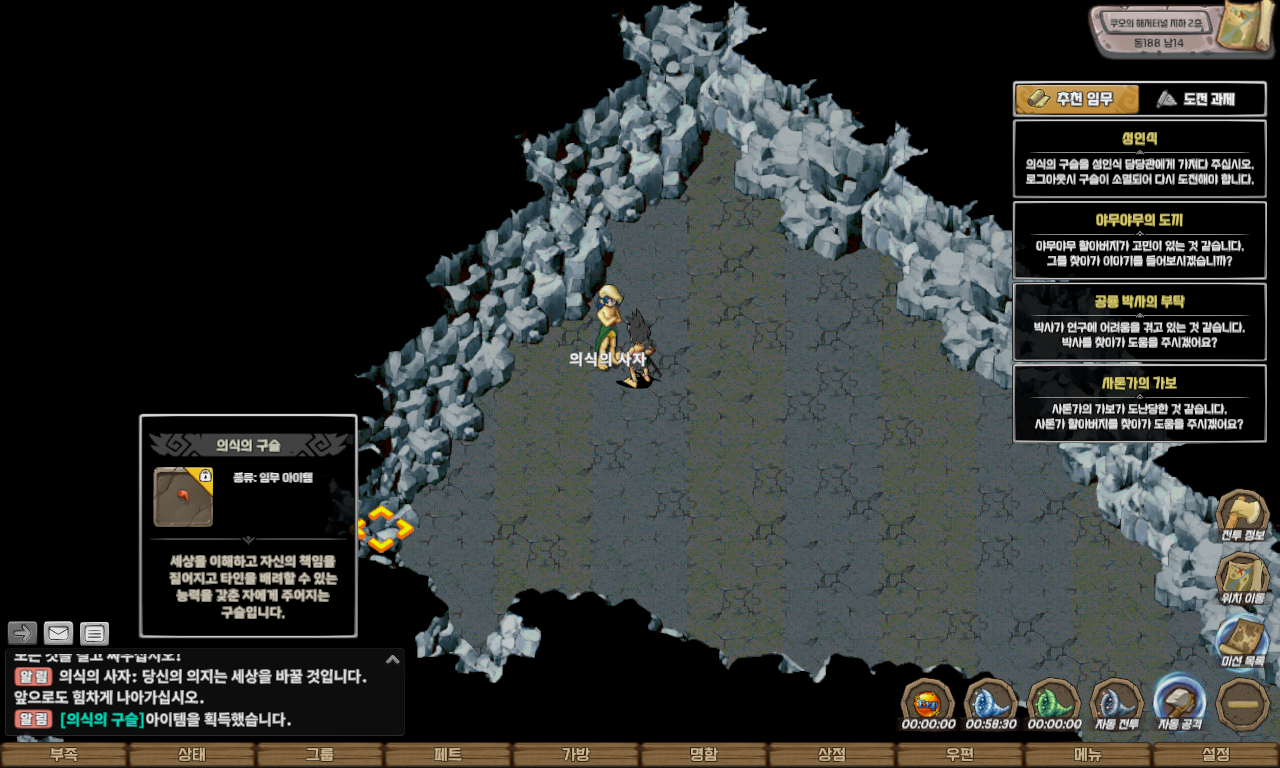
Task: Select the 성인식 quest entry
Action: [x=1139, y=158]
